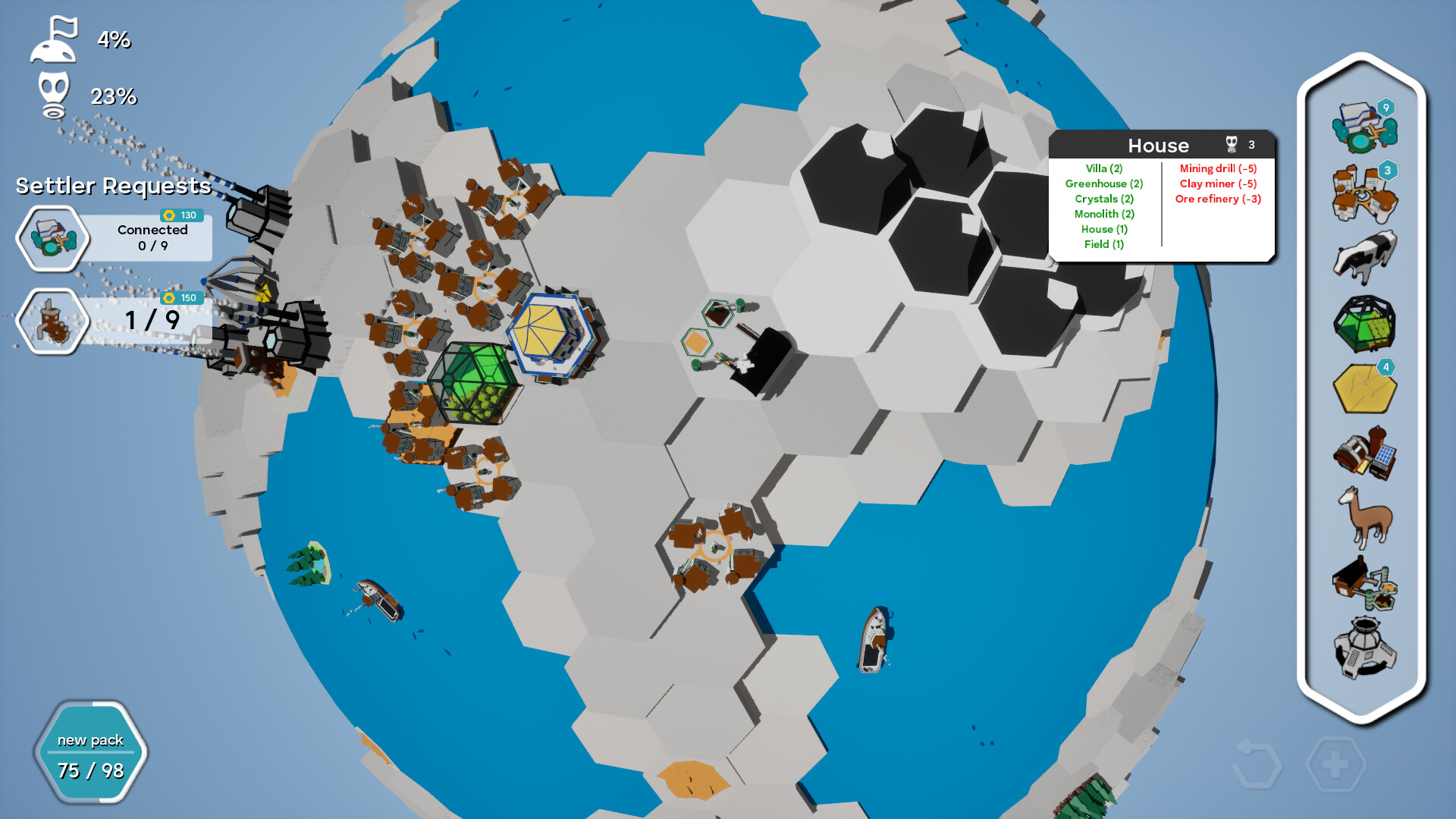Screen dimensions: 1456x819
Task: Select Villa (2) in the House bonus list
Action: (x=1103, y=168)
